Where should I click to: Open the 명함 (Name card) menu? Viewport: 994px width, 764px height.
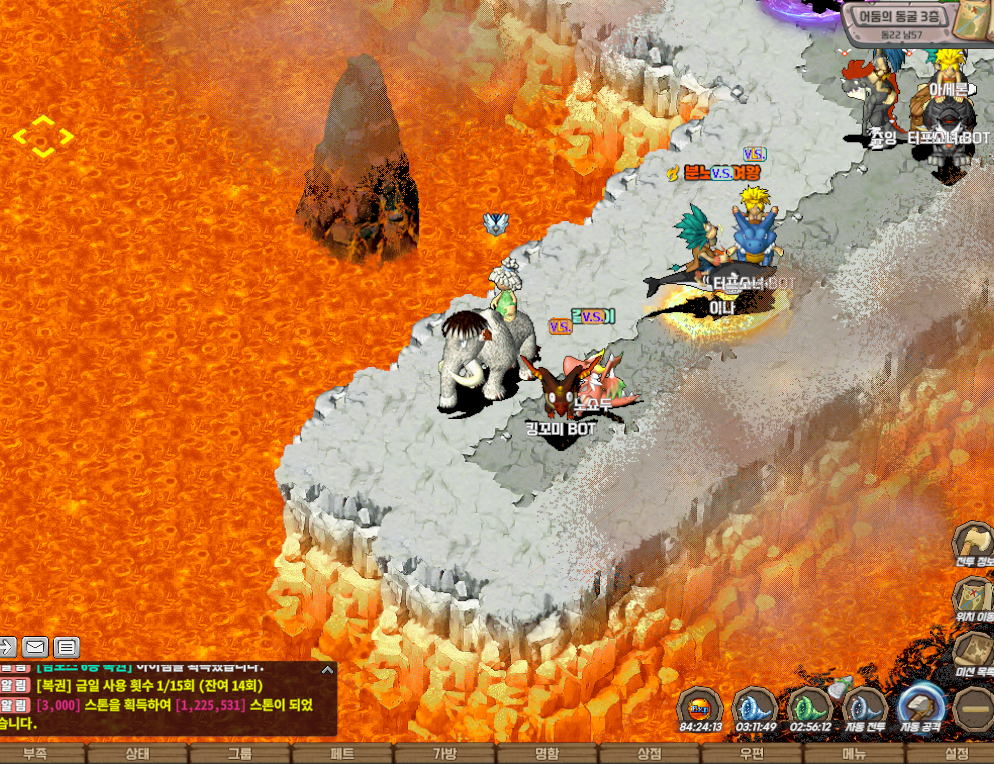pos(547,754)
